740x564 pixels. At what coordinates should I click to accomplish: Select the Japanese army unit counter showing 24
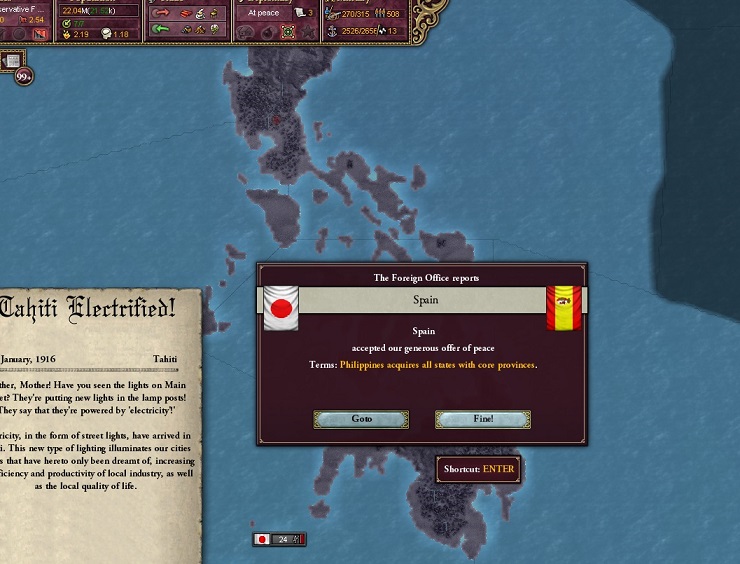278,539
